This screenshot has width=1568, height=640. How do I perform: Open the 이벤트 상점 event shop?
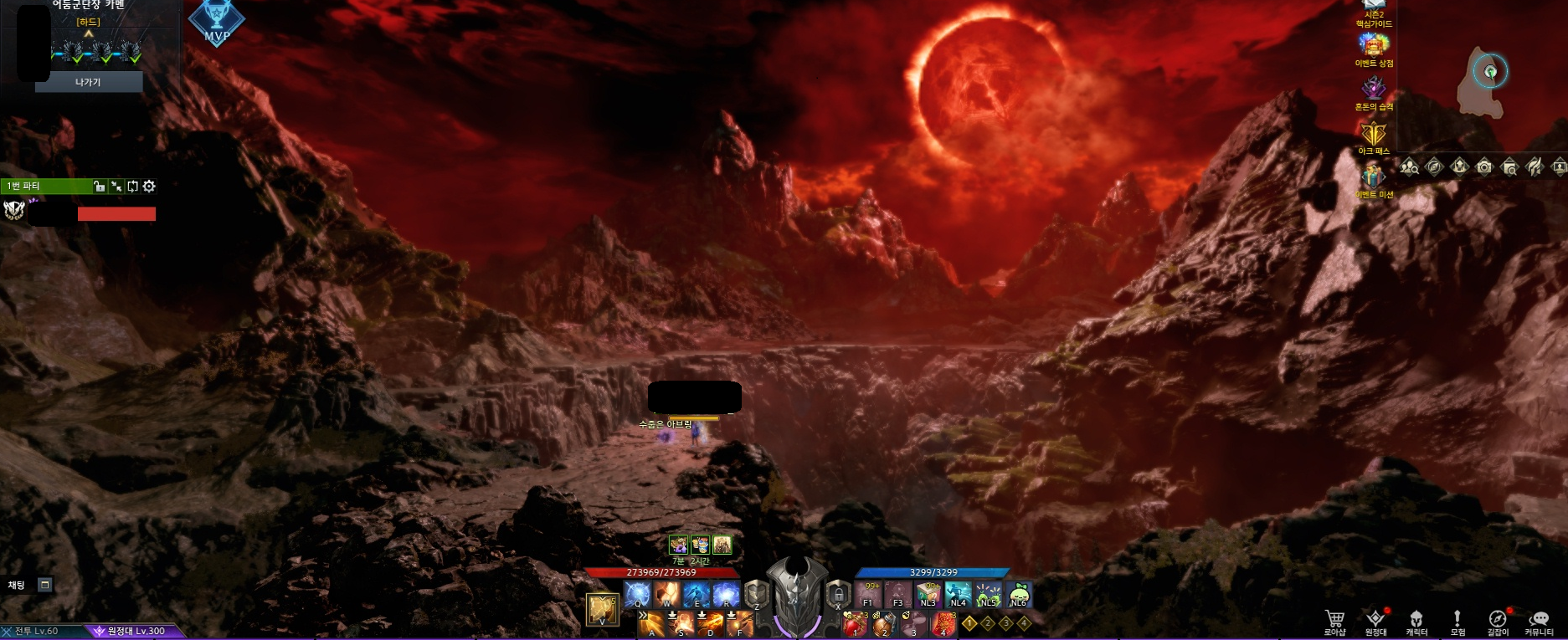(x=1374, y=46)
